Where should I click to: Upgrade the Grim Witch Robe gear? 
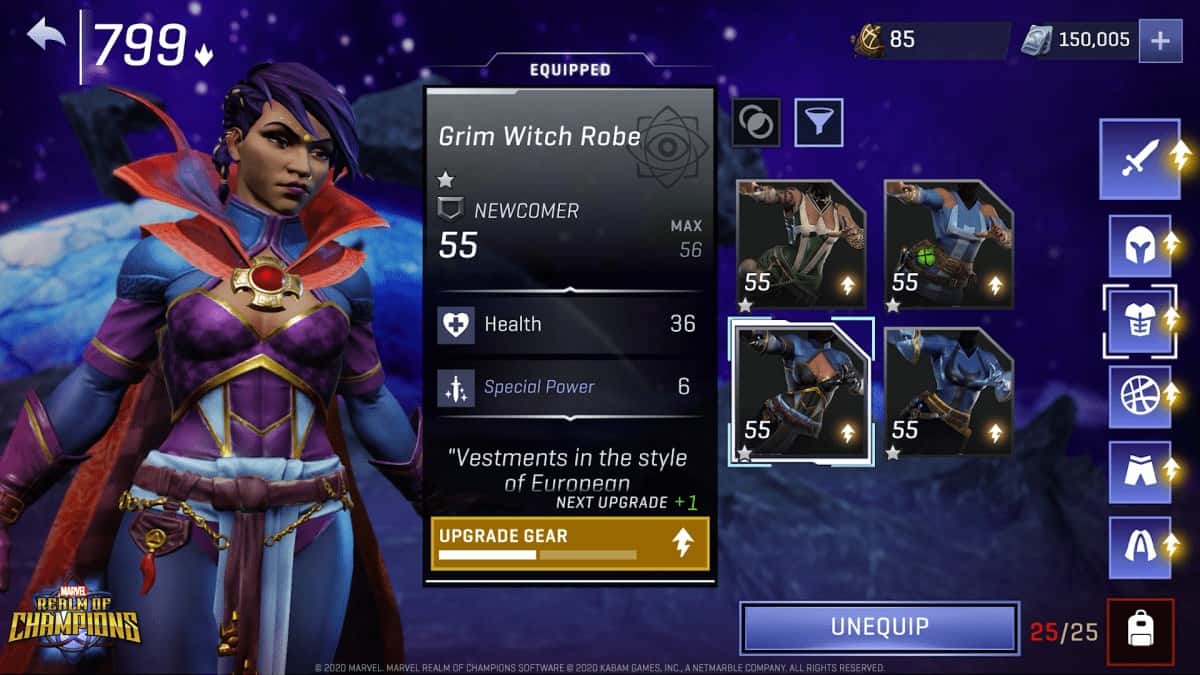[x=570, y=543]
